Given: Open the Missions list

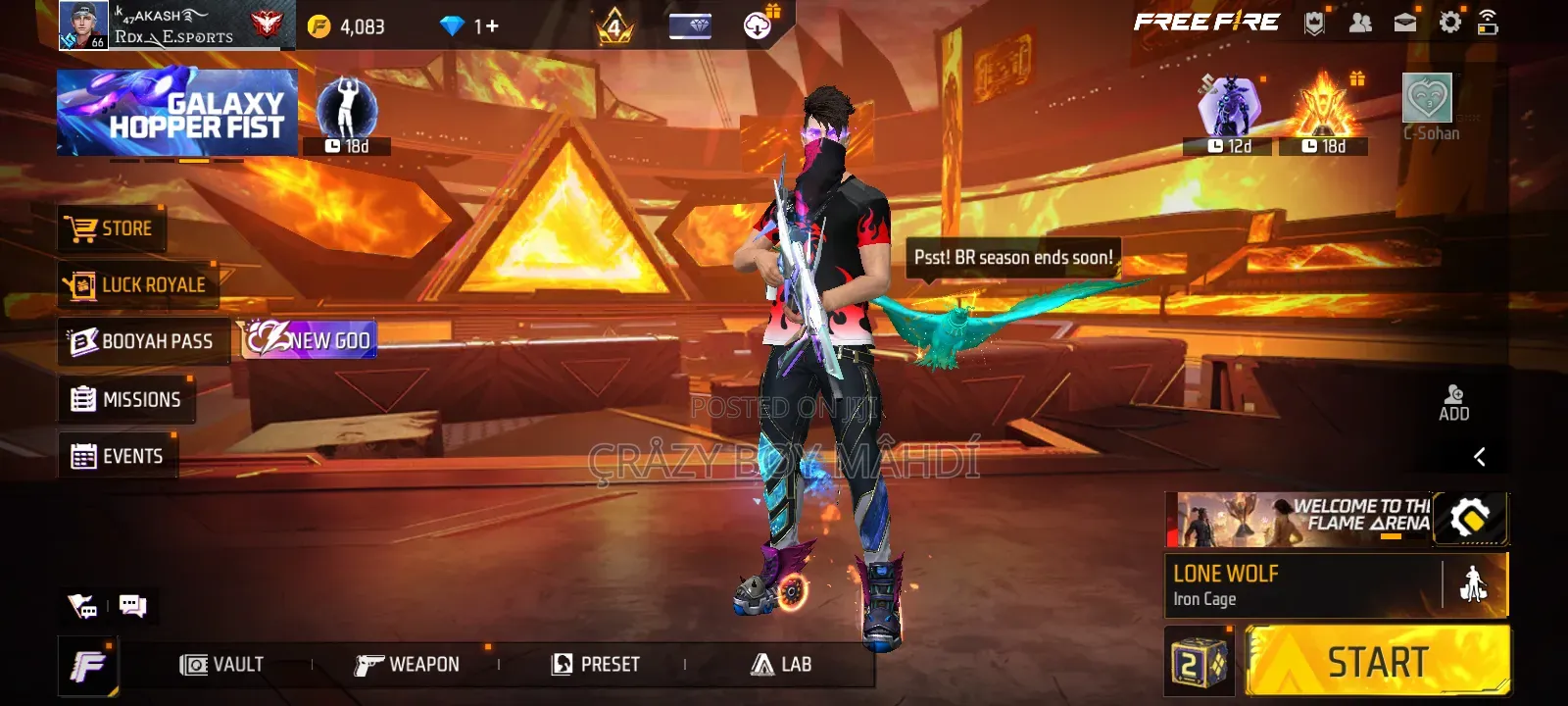Looking at the screenshot, I should 126,400.
